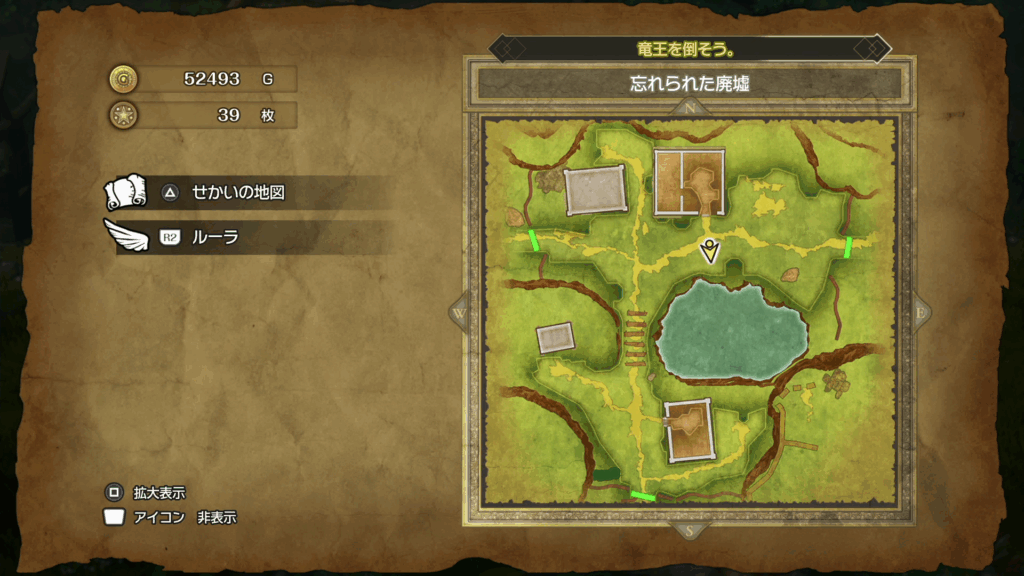
Task: Click the south compass marker on map frame
Action: [x=689, y=531]
